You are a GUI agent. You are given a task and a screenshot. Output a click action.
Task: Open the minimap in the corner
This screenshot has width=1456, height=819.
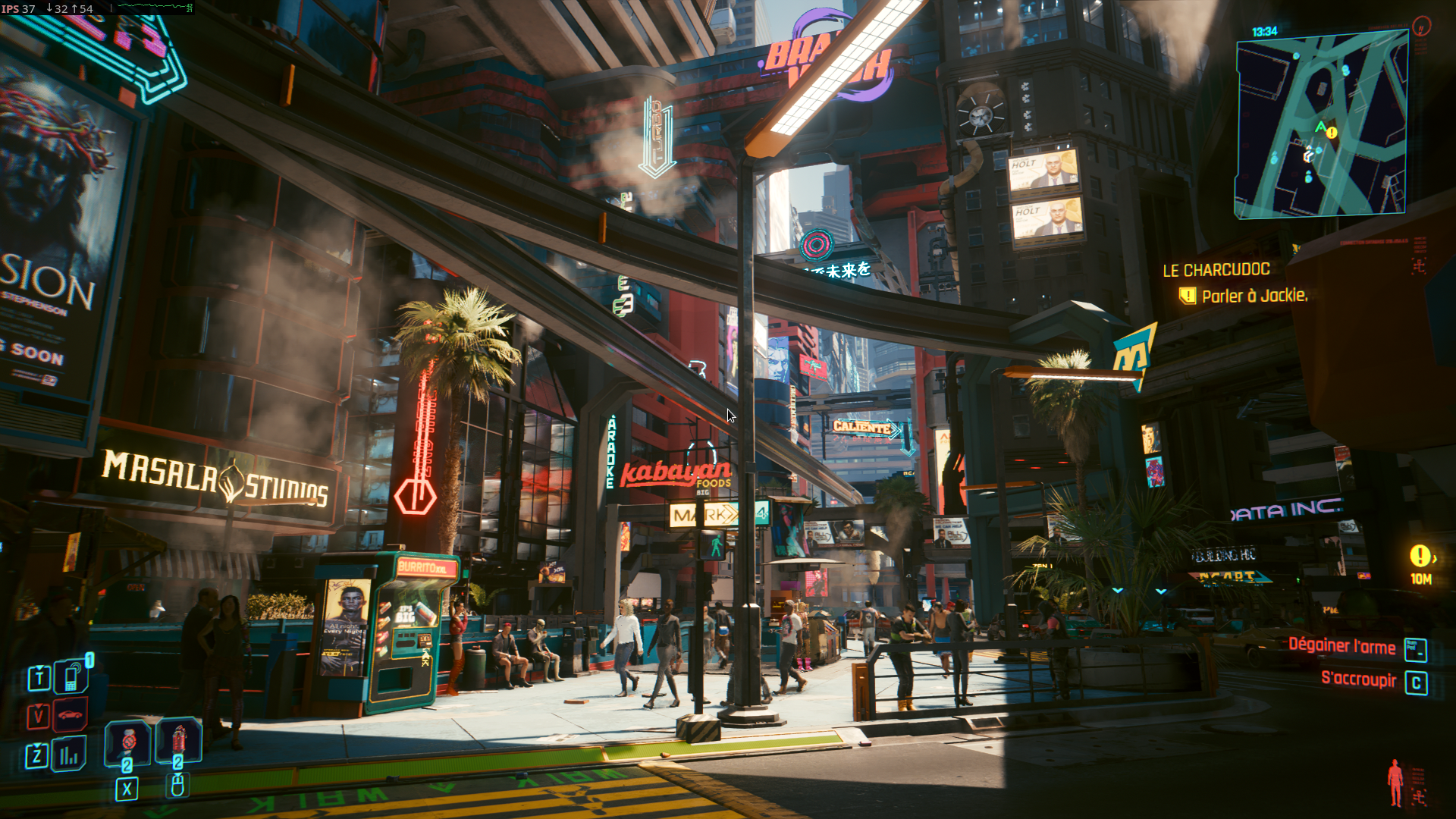tap(1322, 125)
